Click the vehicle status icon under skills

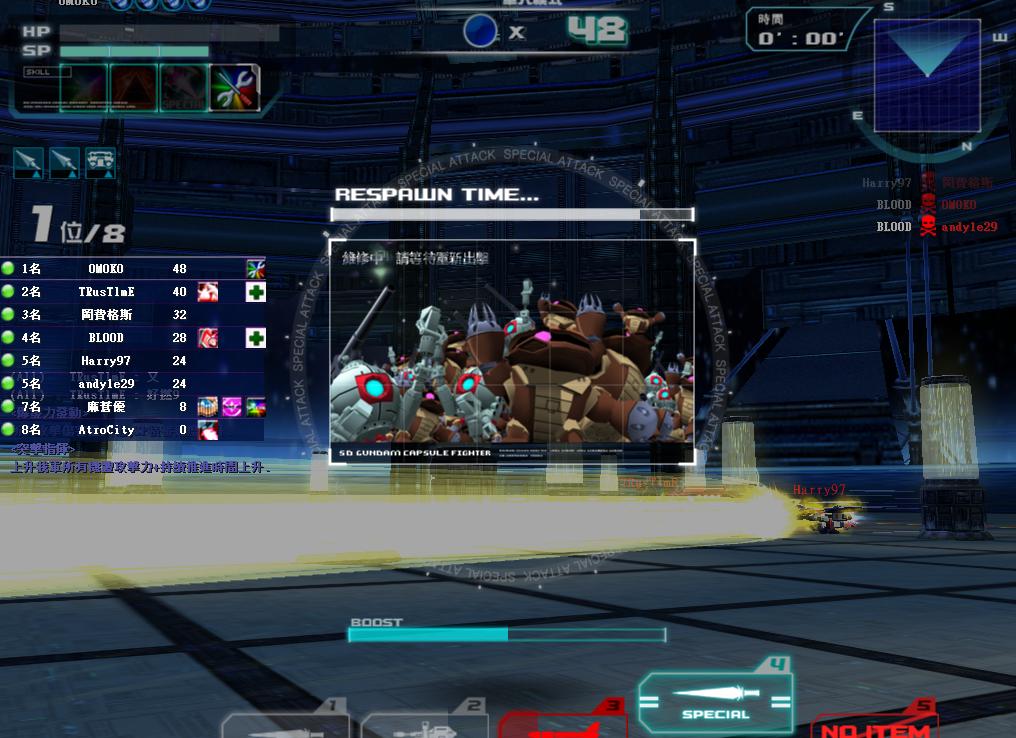pos(100,162)
